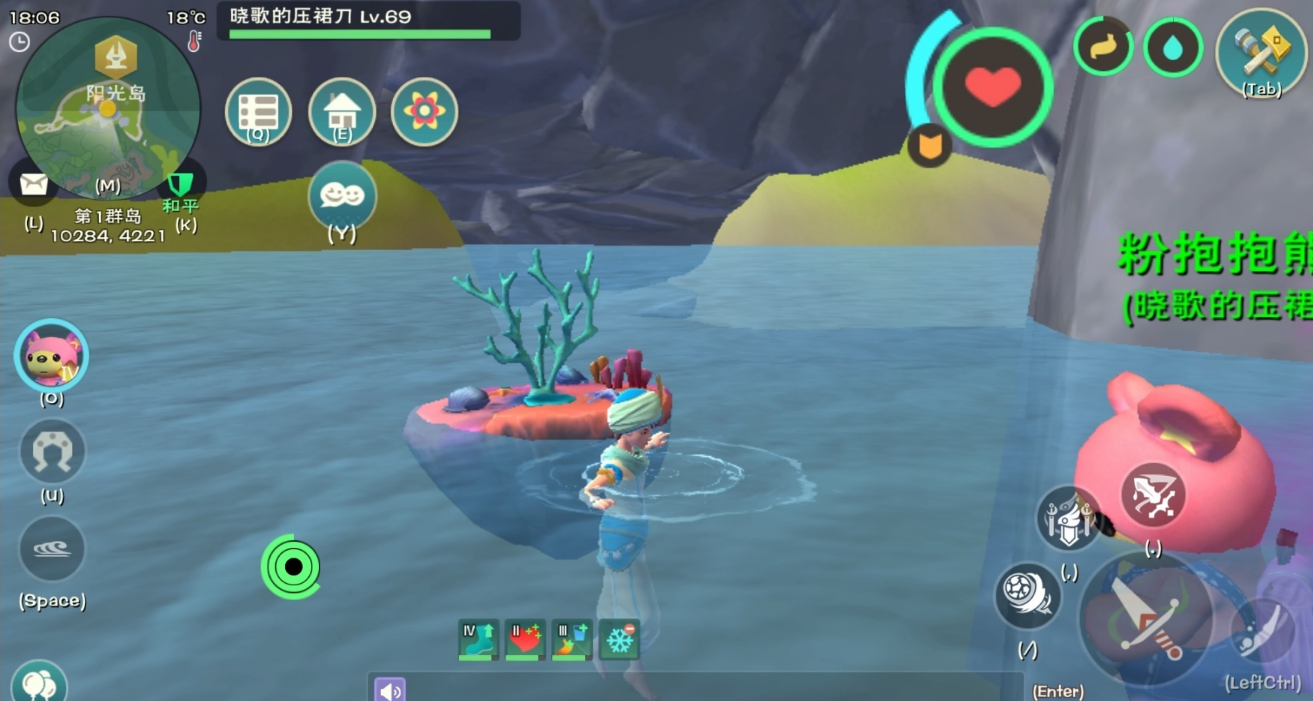The height and width of the screenshot is (701, 1313).
Task: Open the mail envelope icon
Action: pyautogui.click(x=34, y=185)
